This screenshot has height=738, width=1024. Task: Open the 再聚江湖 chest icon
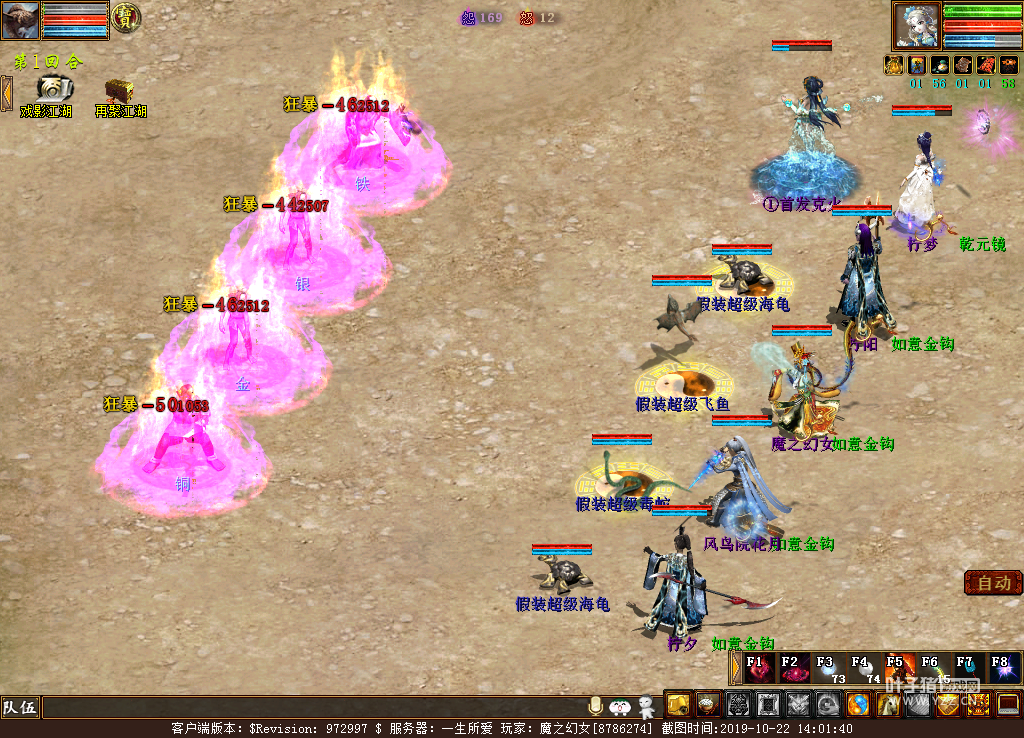(x=120, y=89)
